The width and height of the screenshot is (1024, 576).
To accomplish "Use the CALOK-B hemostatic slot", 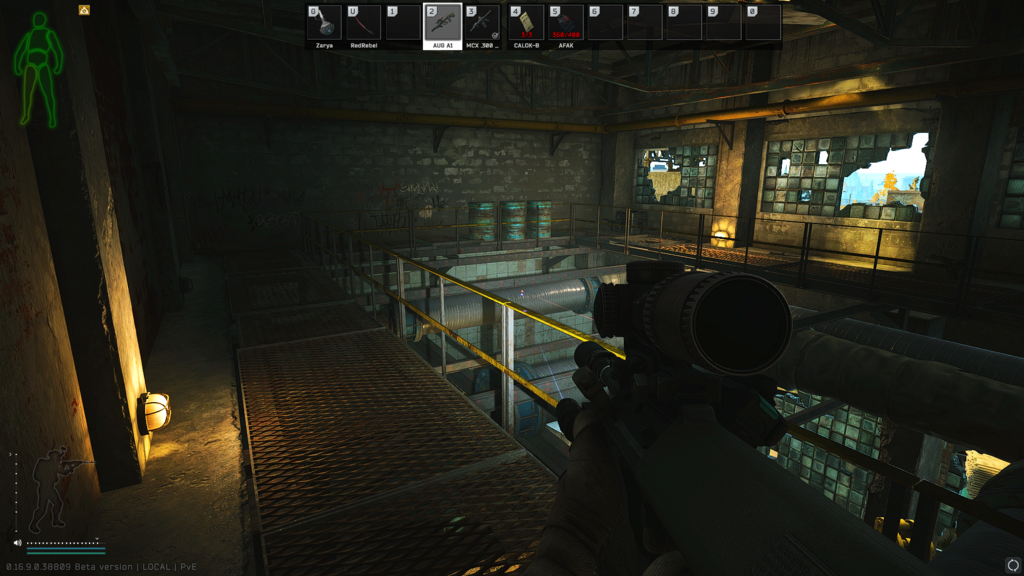I will [526, 23].
